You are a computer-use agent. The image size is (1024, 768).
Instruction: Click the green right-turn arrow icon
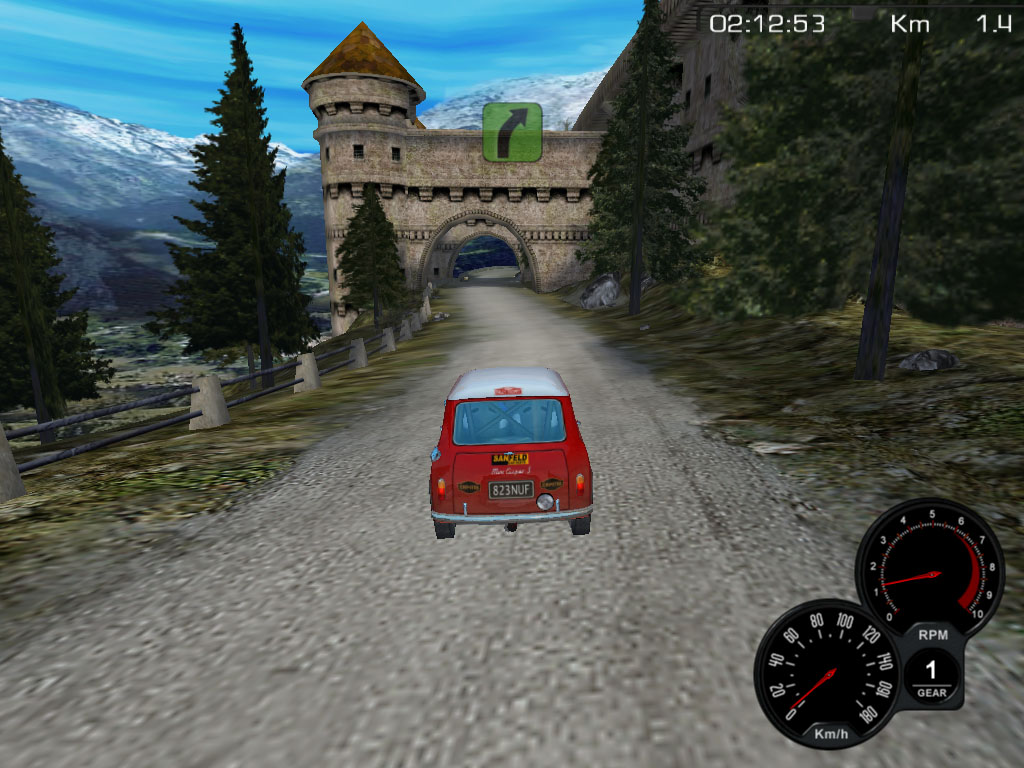(512, 131)
